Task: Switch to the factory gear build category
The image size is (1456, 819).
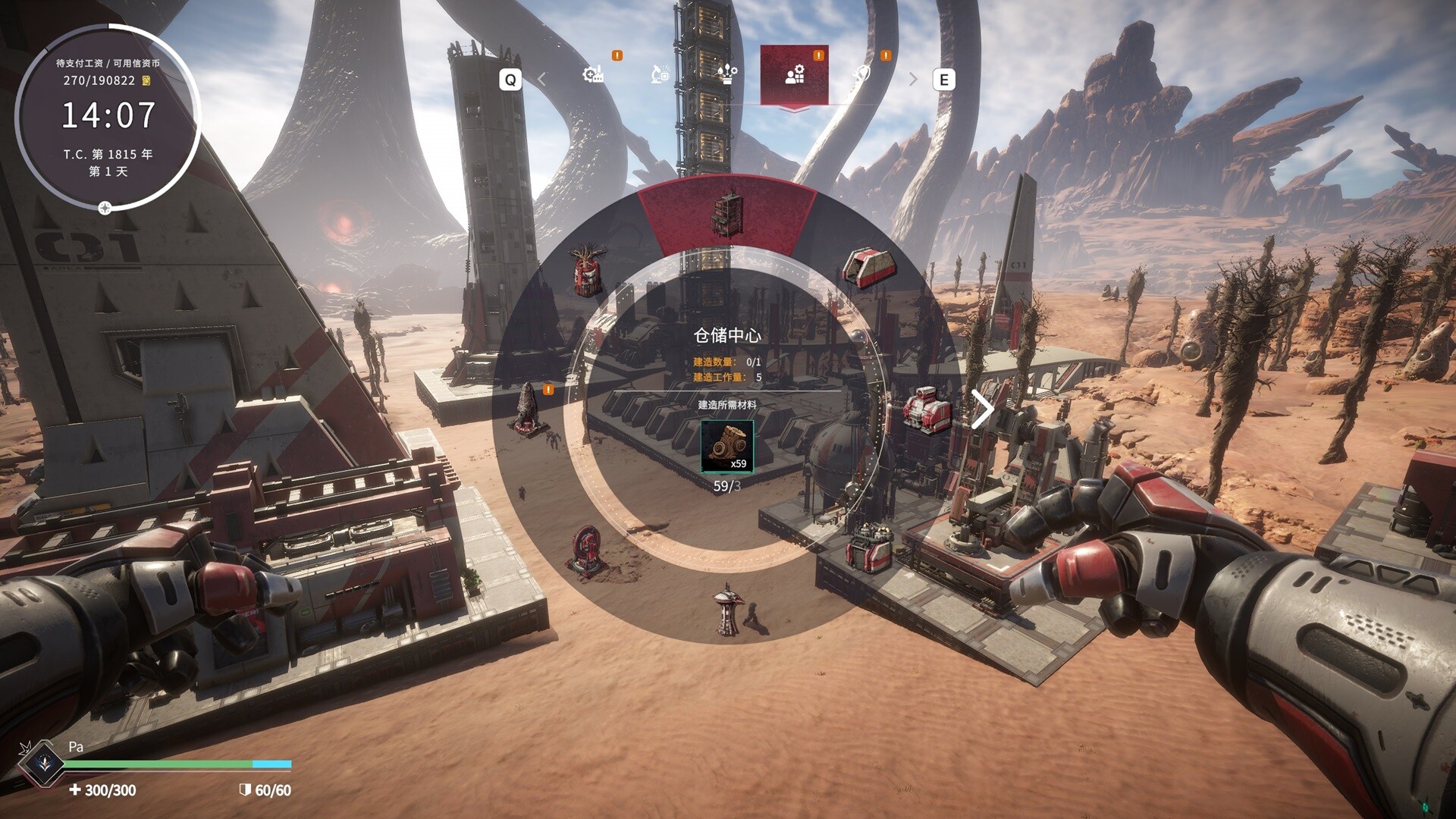Action: pos(593,74)
